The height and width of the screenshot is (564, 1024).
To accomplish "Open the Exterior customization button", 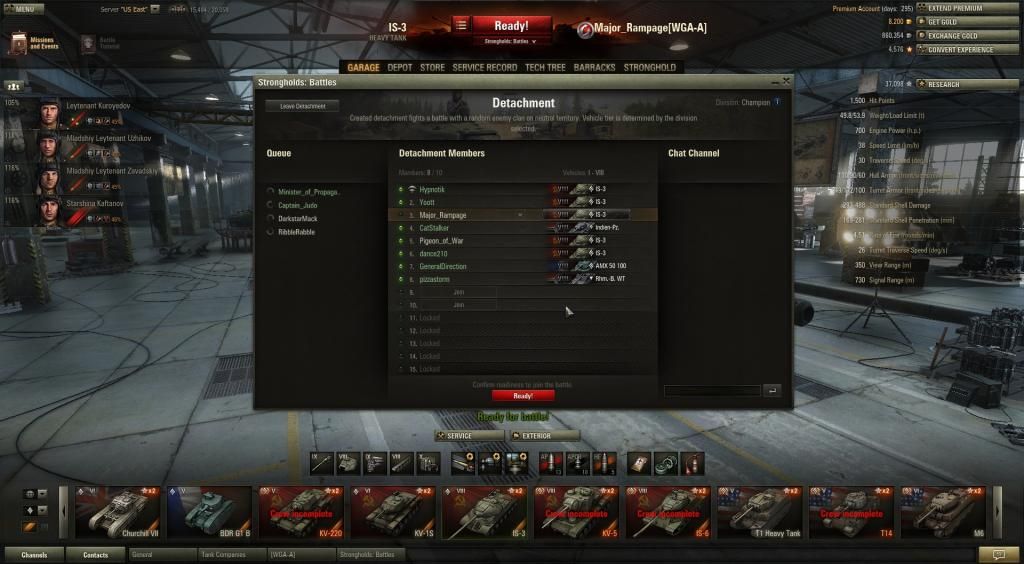I will pos(544,436).
